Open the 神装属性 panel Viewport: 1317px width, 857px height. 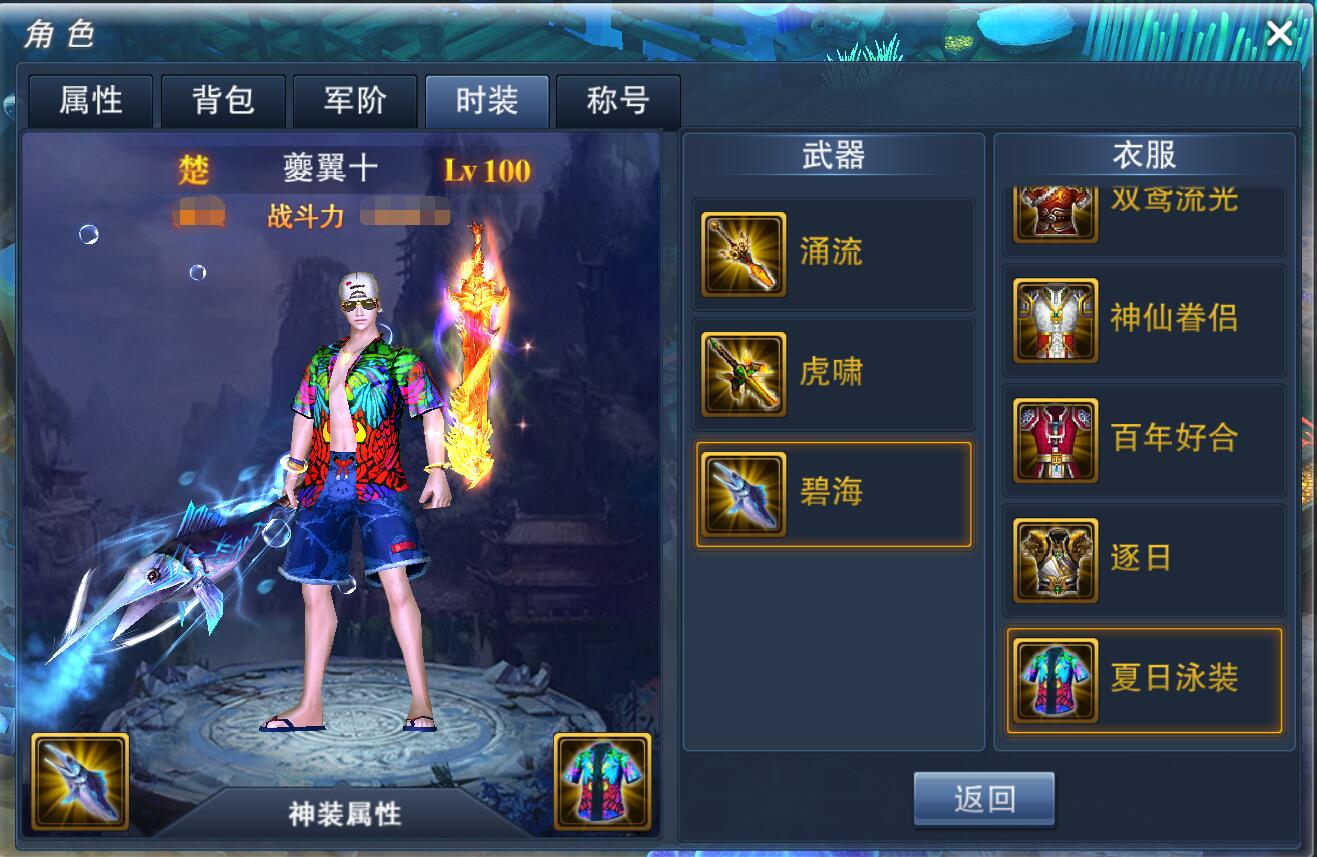click(345, 814)
